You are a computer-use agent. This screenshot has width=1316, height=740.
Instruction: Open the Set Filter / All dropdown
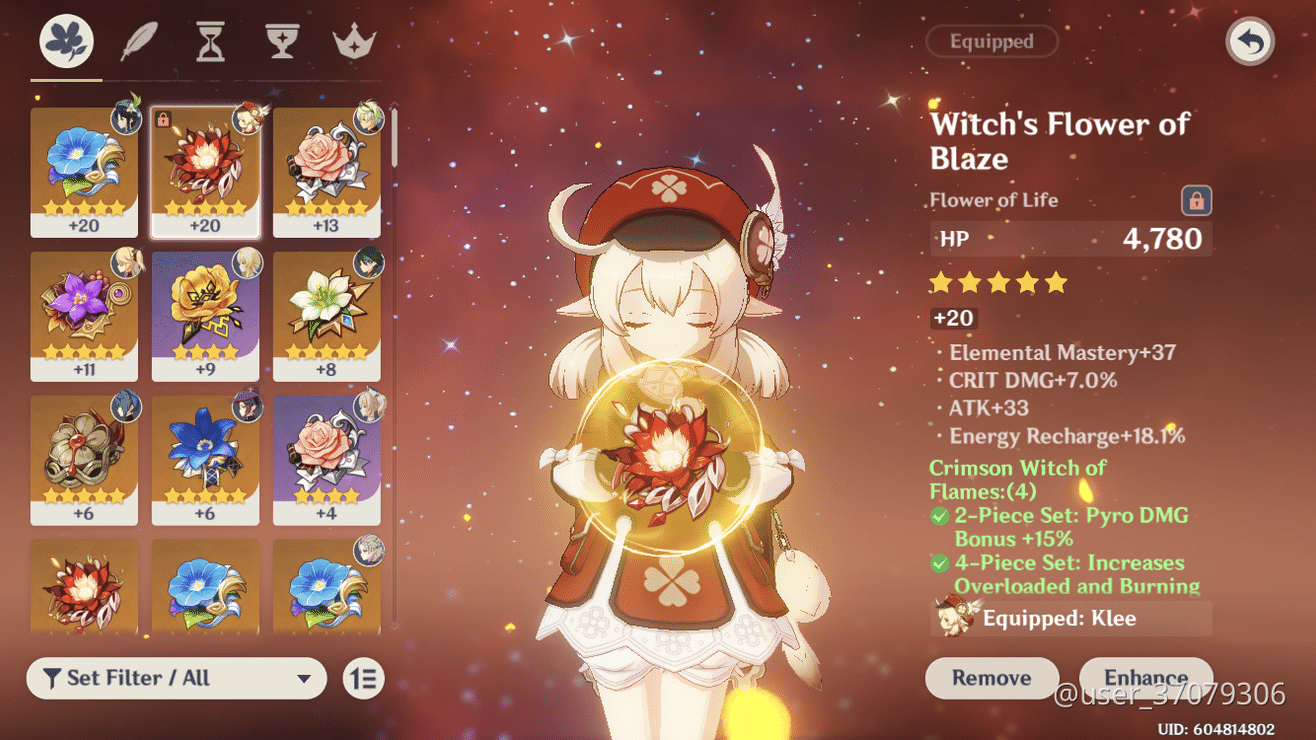pyautogui.click(x=176, y=678)
